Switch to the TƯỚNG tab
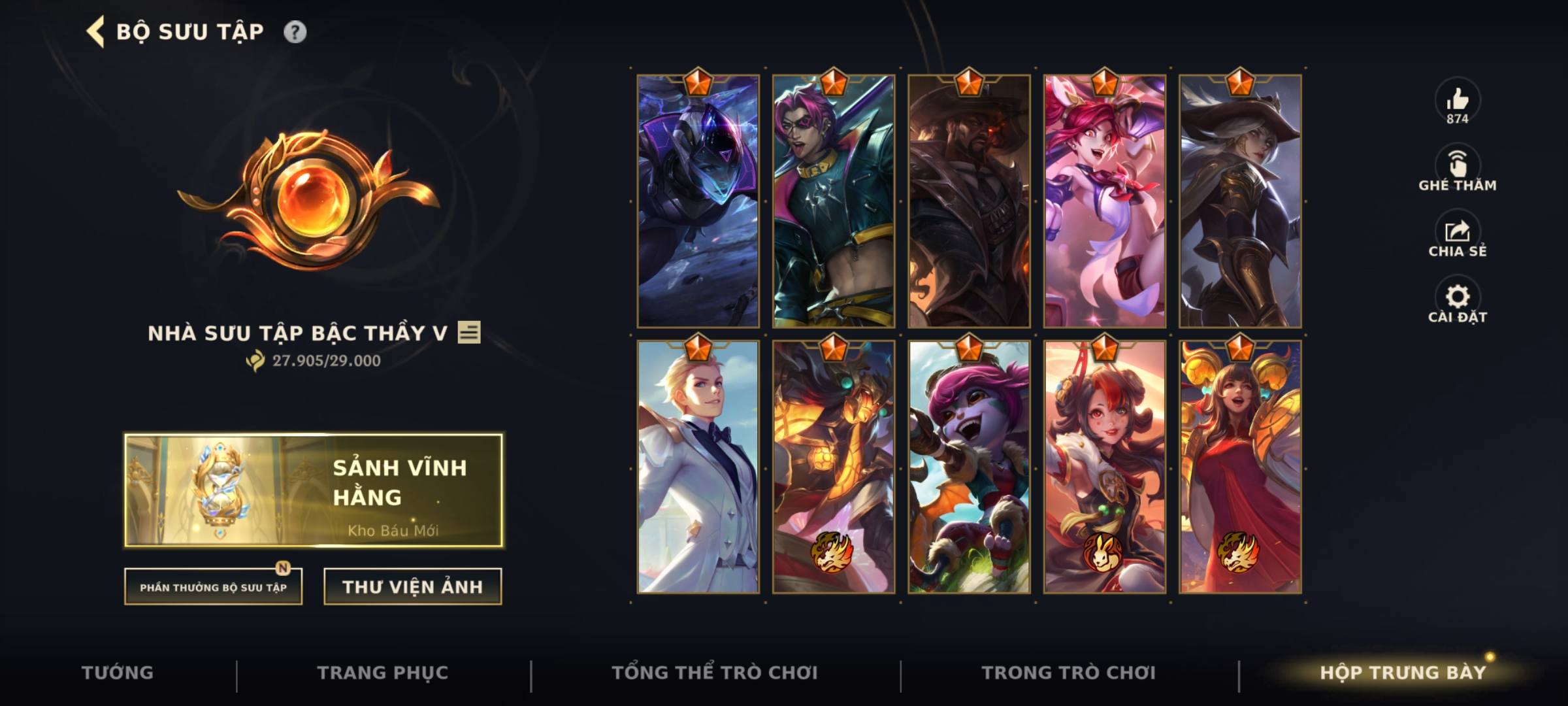 [118, 672]
